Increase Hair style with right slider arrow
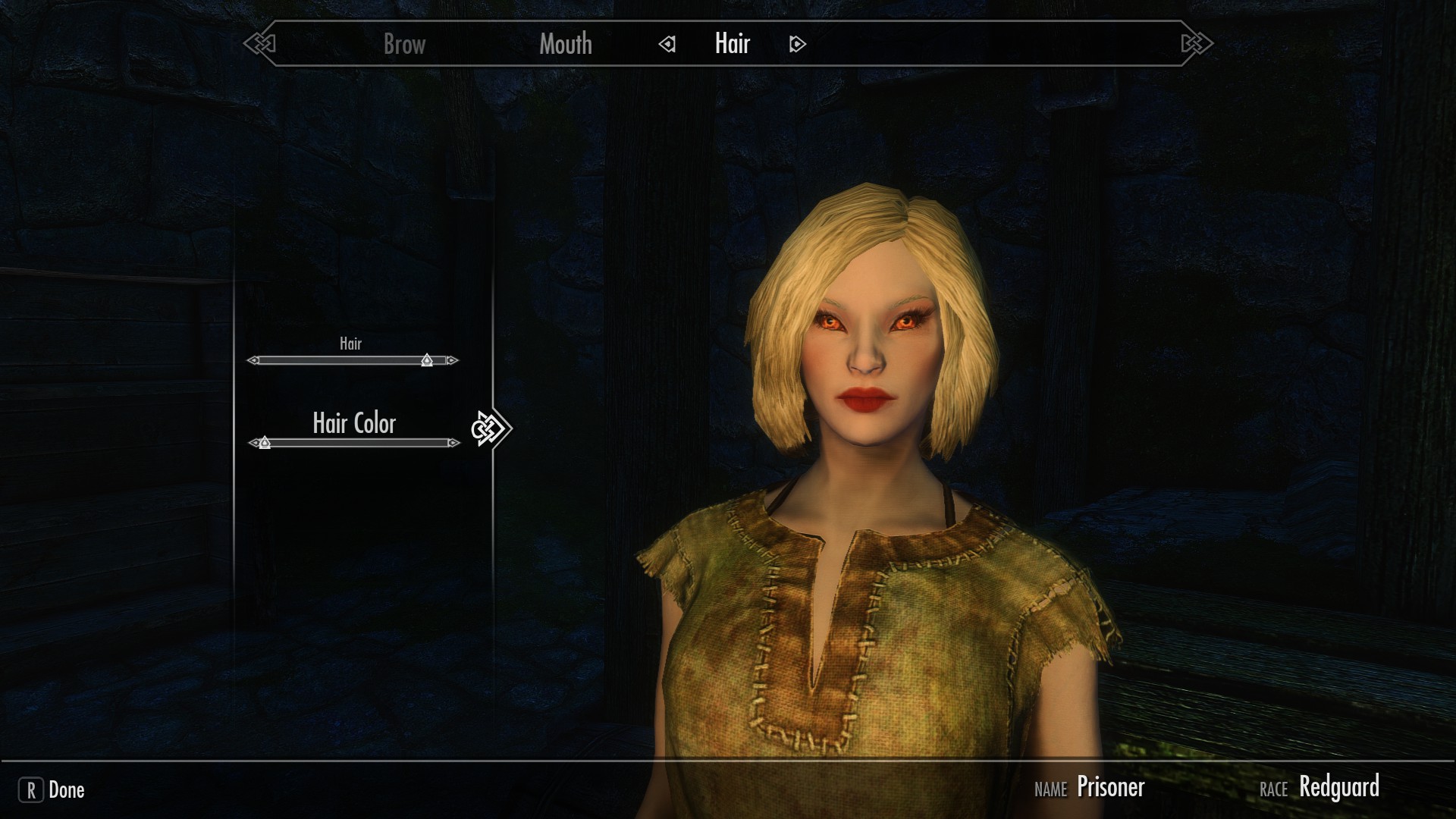The width and height of the screenshot is (1456, 819). point(453,361)
